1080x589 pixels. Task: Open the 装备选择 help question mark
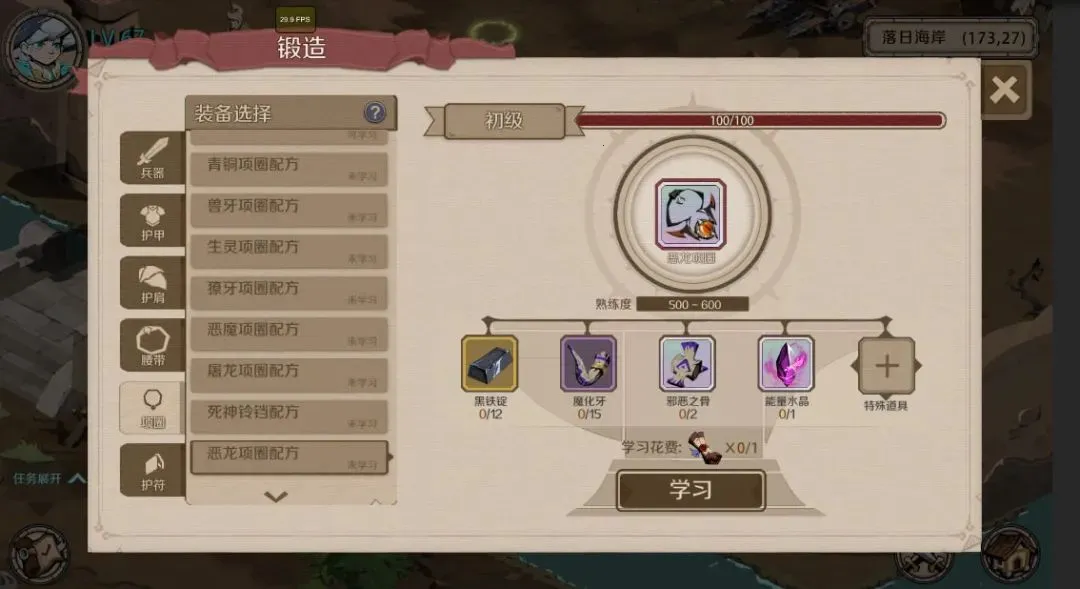click(375, 113)
